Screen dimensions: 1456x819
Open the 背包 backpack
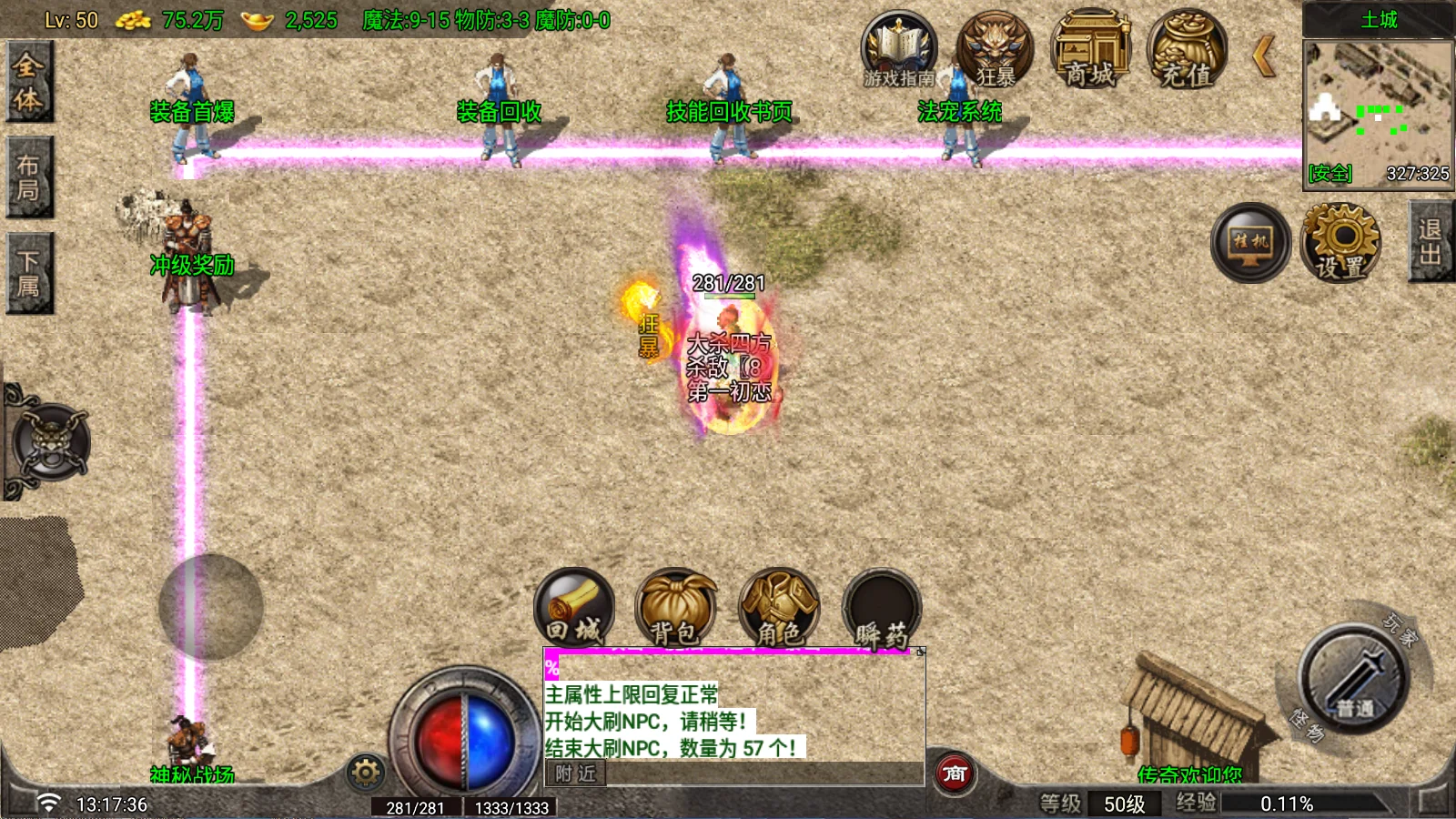point(675,607)
